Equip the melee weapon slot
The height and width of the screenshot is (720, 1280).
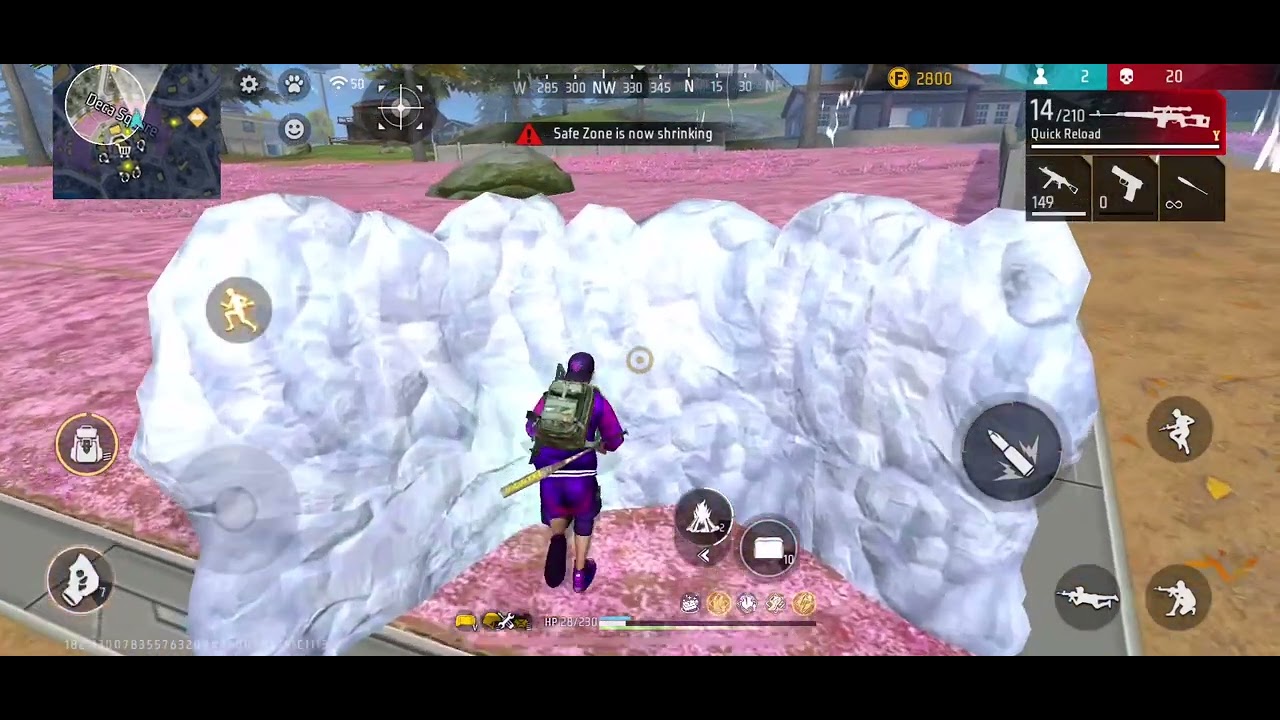point(1192,188)
